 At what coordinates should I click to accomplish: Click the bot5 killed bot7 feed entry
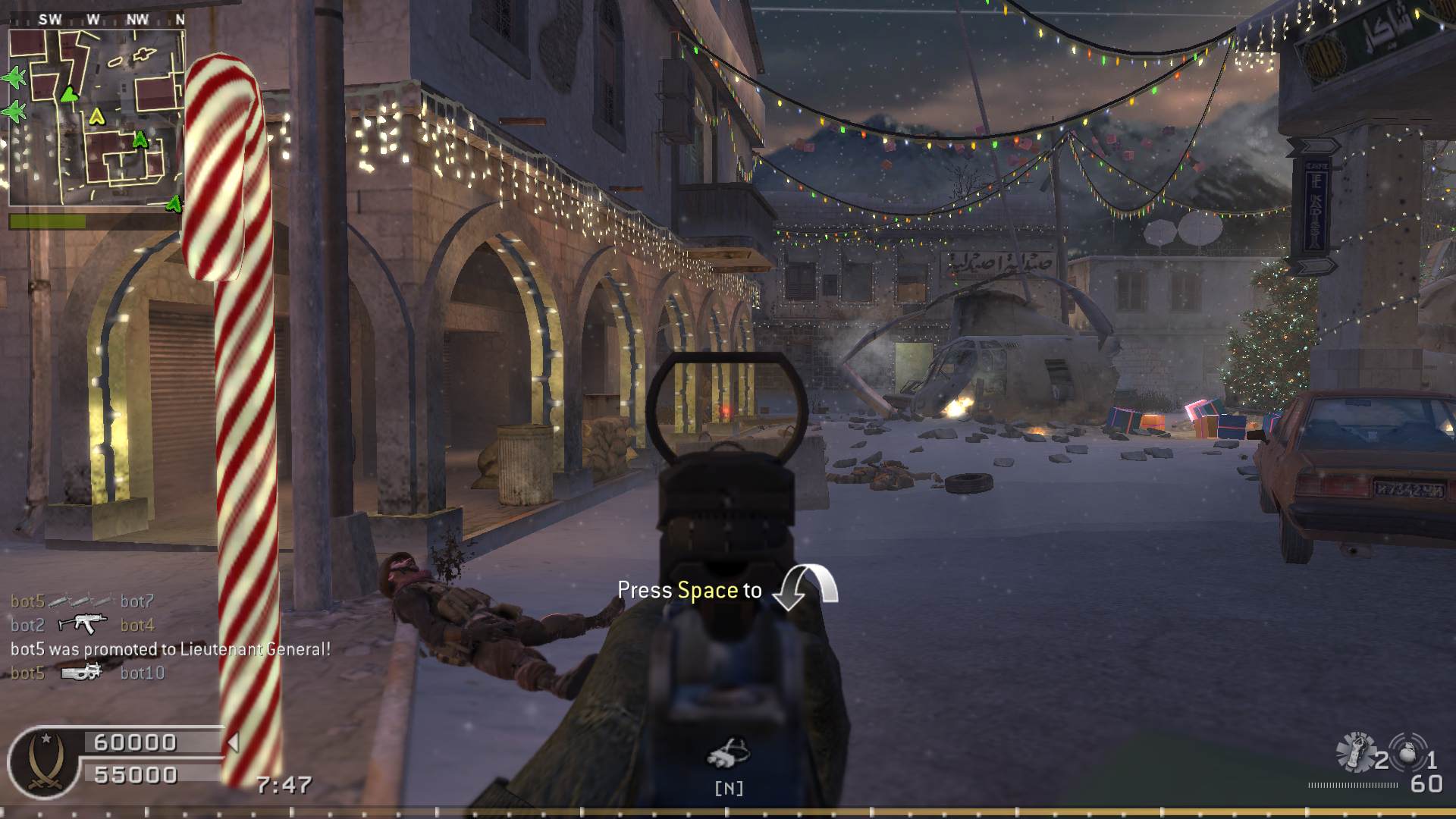[82, 601]
